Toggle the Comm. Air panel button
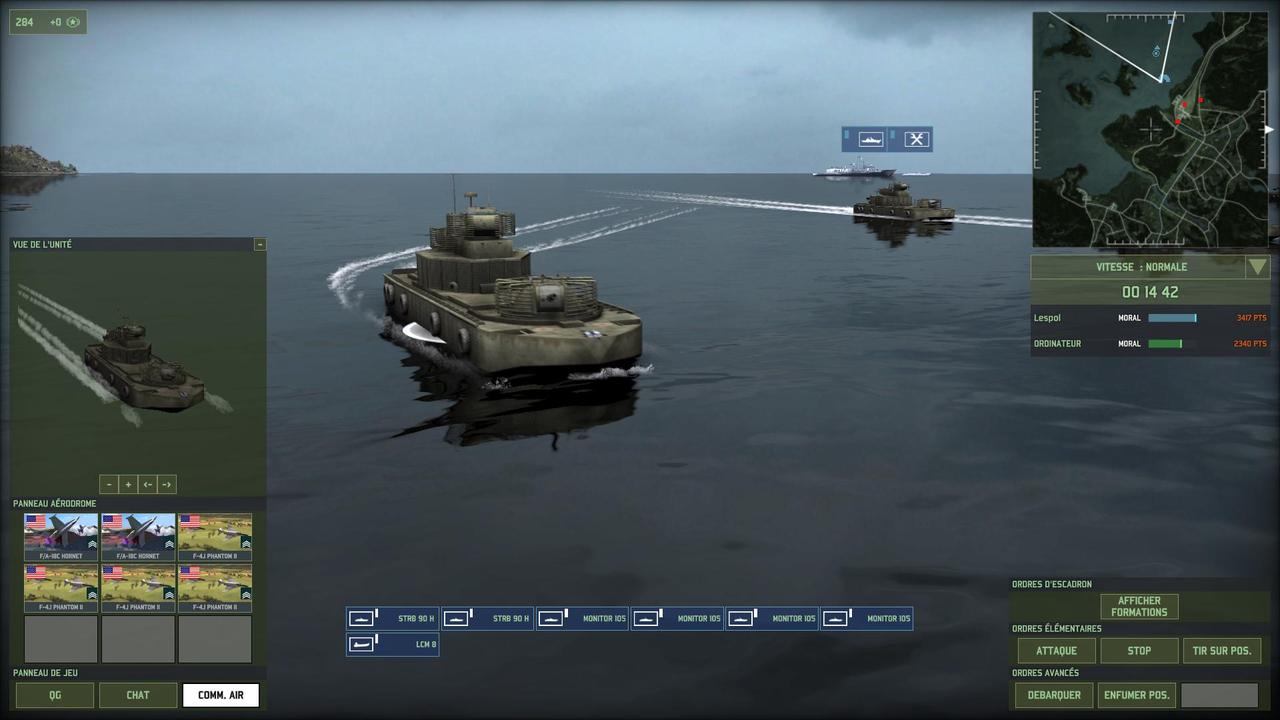 (221, 695)
